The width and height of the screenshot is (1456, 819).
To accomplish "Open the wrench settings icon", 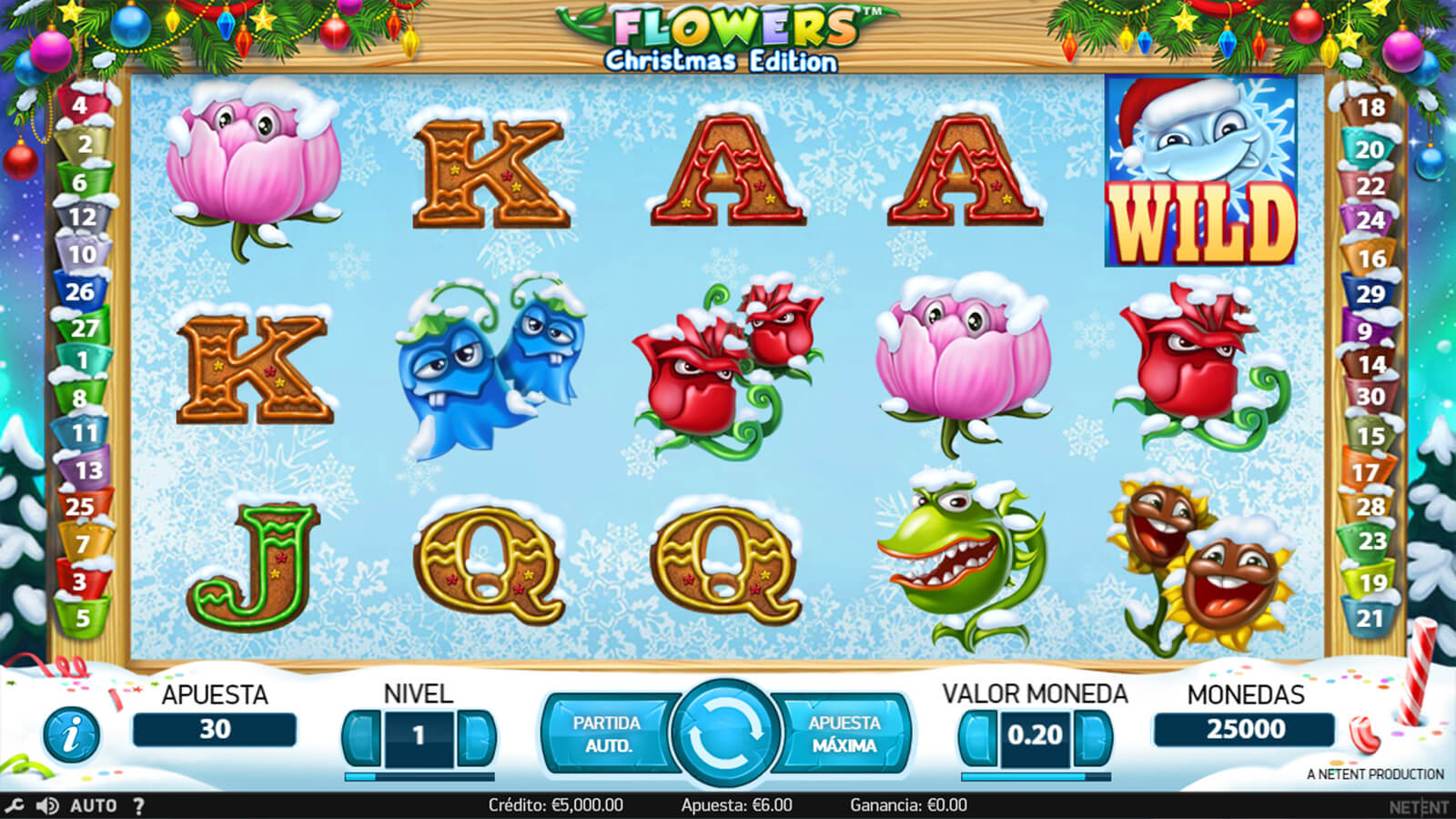I will (15, 805).
